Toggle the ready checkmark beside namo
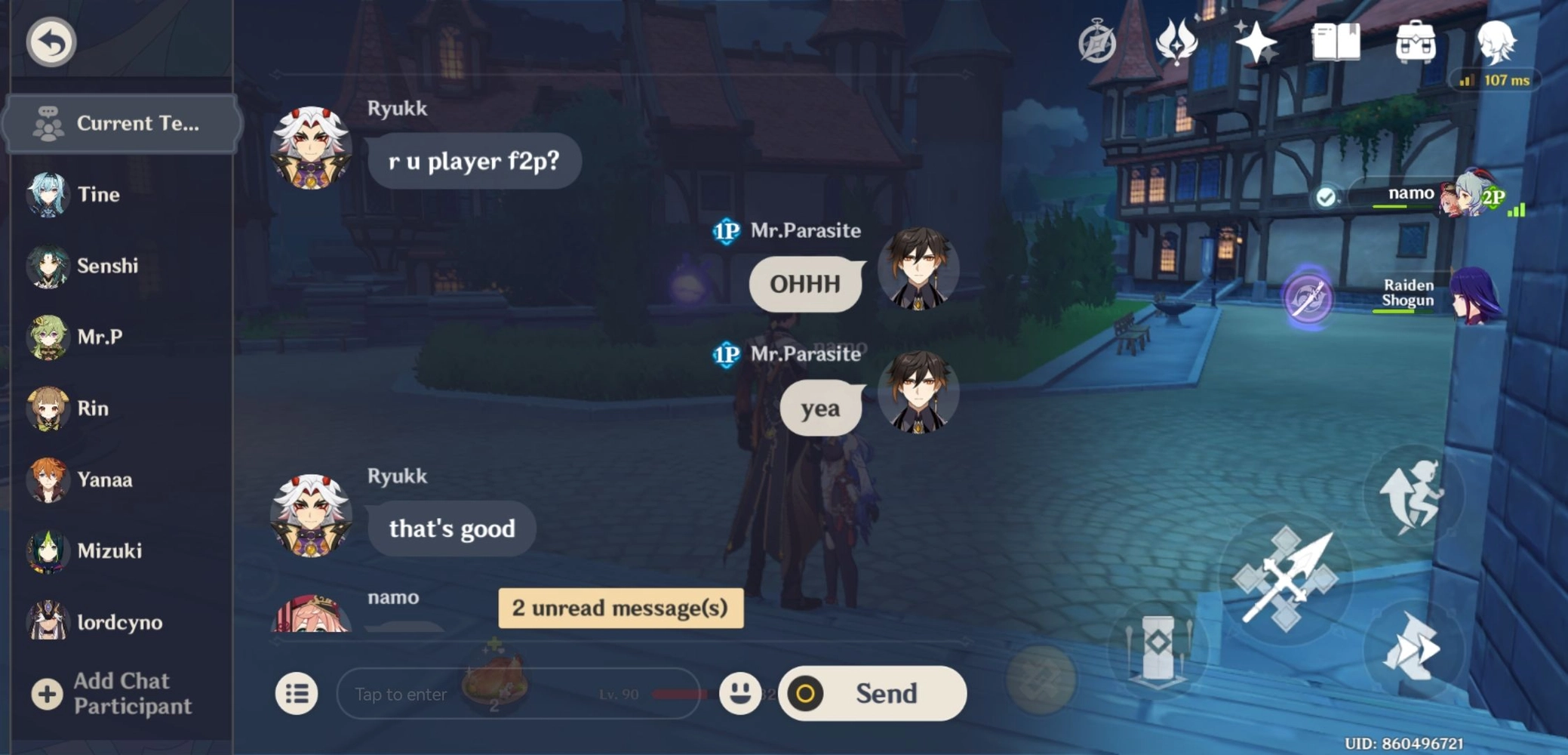 click(x=1325, y=195)
